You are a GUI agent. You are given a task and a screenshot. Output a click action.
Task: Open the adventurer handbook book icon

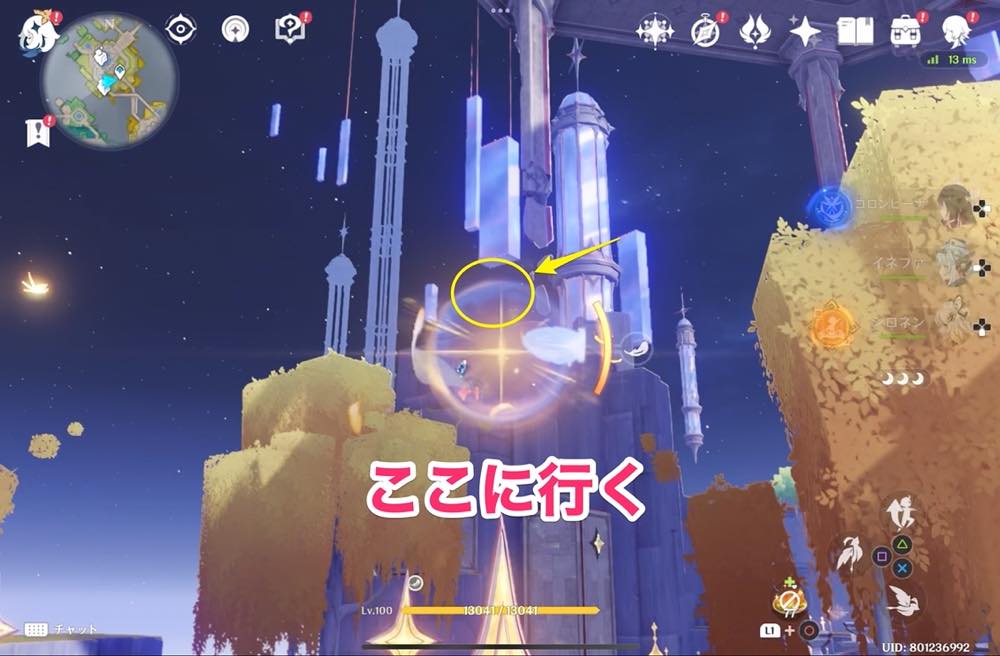pyautogui.click(x=856, y=31)
